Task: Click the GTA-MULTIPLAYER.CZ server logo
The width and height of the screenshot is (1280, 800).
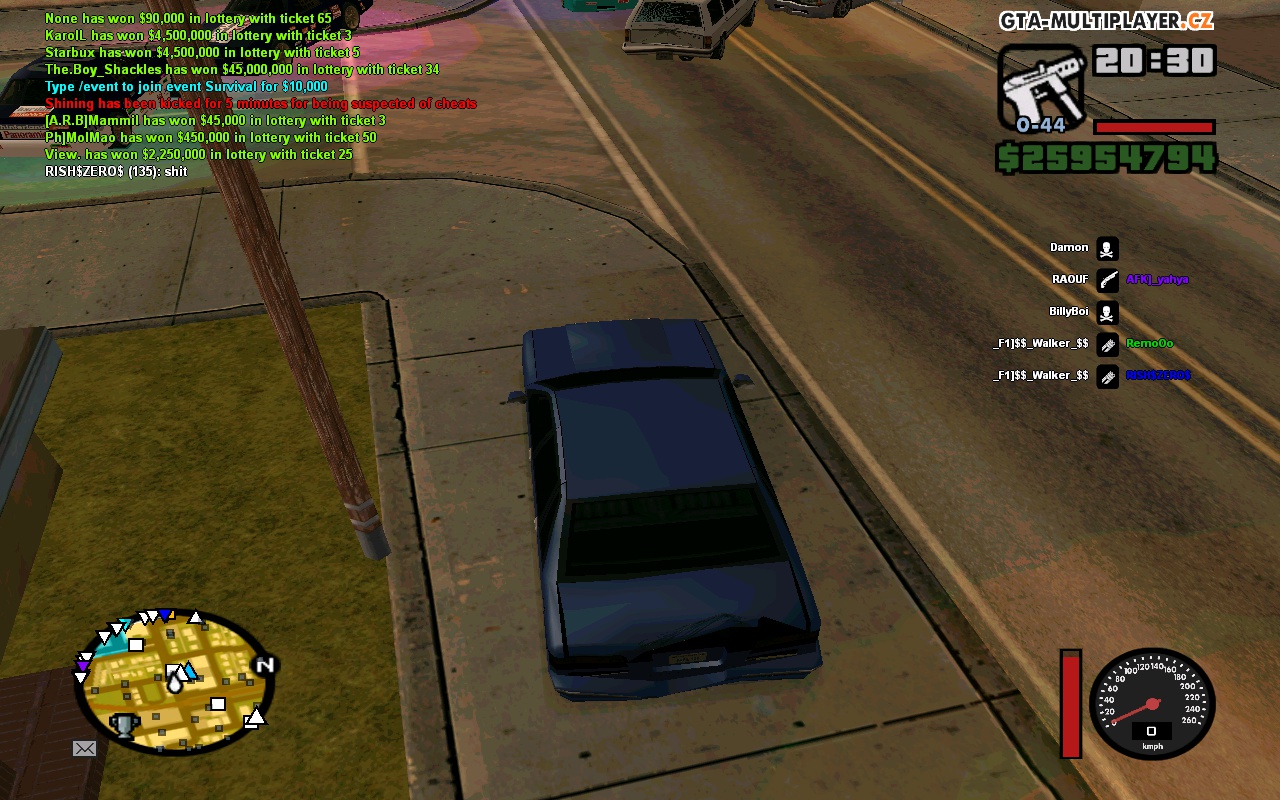Action: coord(1106,21)
